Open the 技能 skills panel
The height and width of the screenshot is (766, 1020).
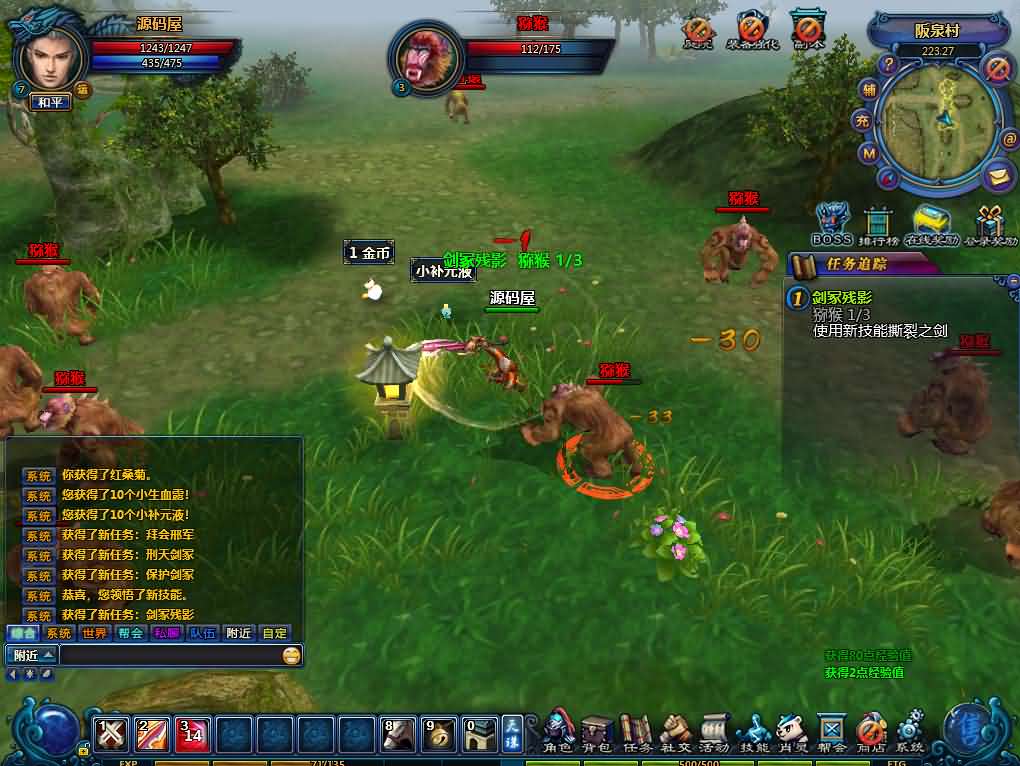(x=753, y=732)
